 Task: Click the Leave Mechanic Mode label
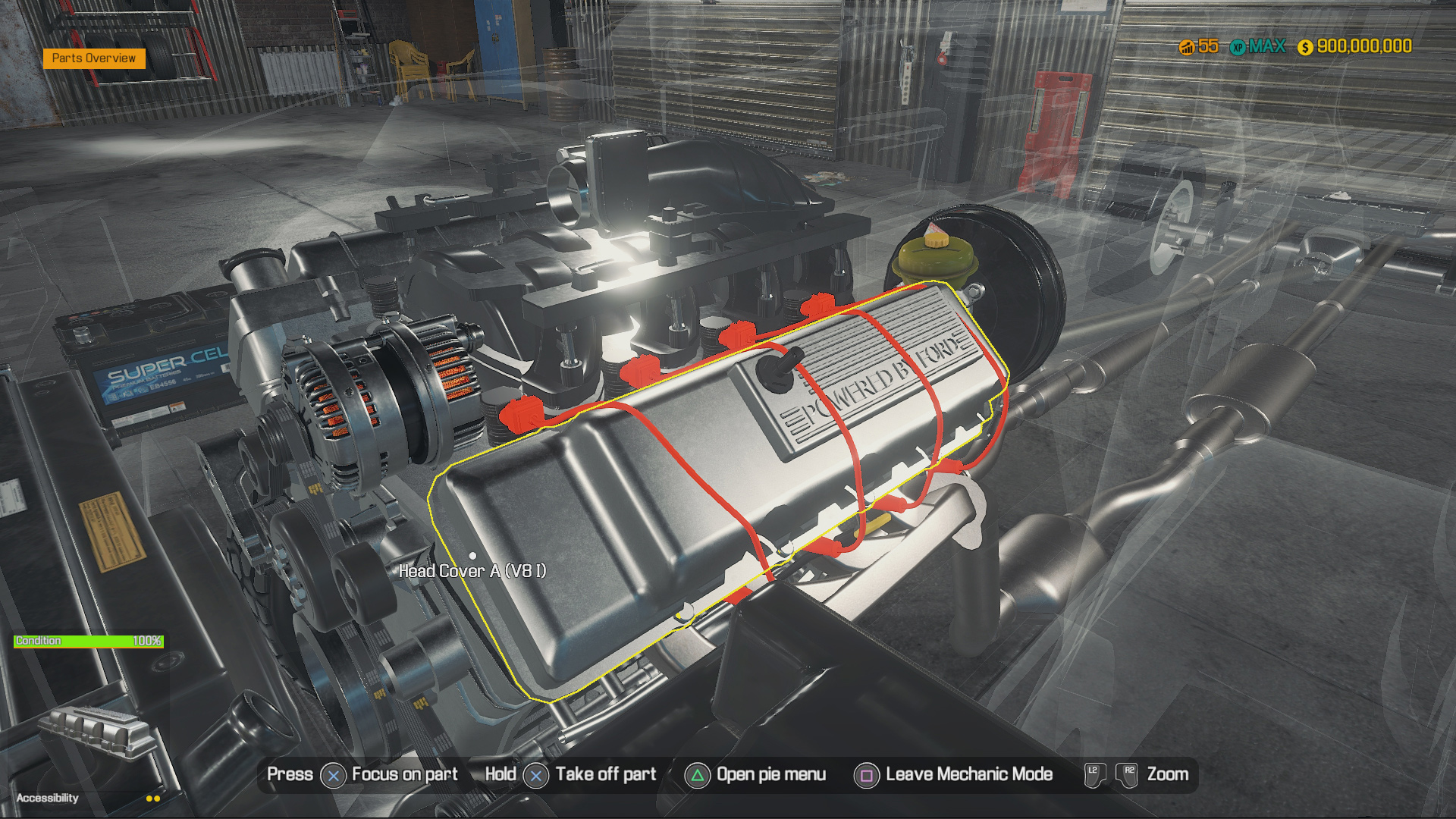tap(968, 774)
